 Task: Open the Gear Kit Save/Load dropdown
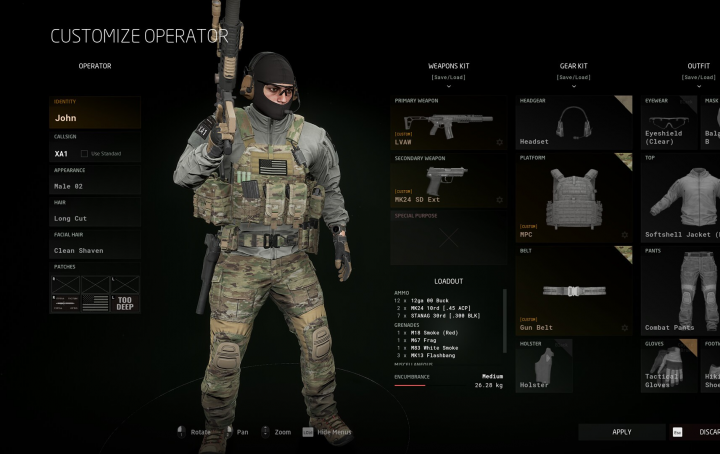pyautogui.click(x=573, y=77)
